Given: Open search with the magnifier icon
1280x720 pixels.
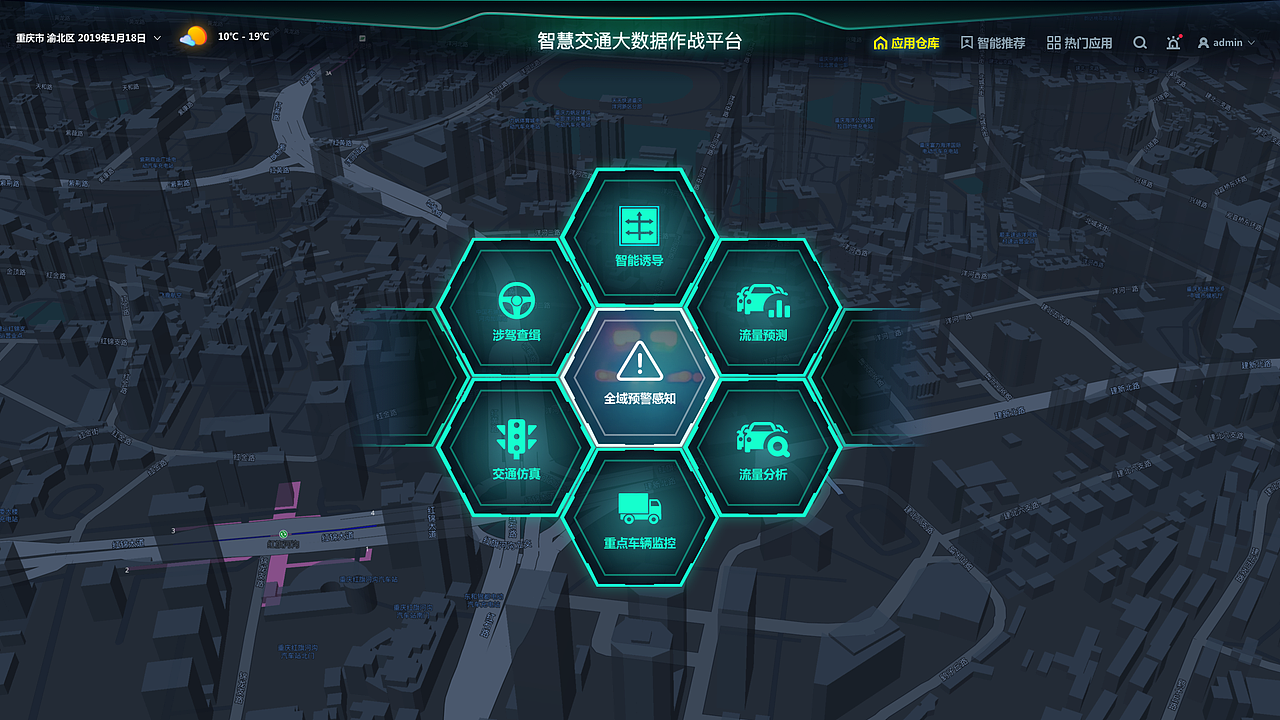Looking at the screenshot, I should (x=1140, y=42).
